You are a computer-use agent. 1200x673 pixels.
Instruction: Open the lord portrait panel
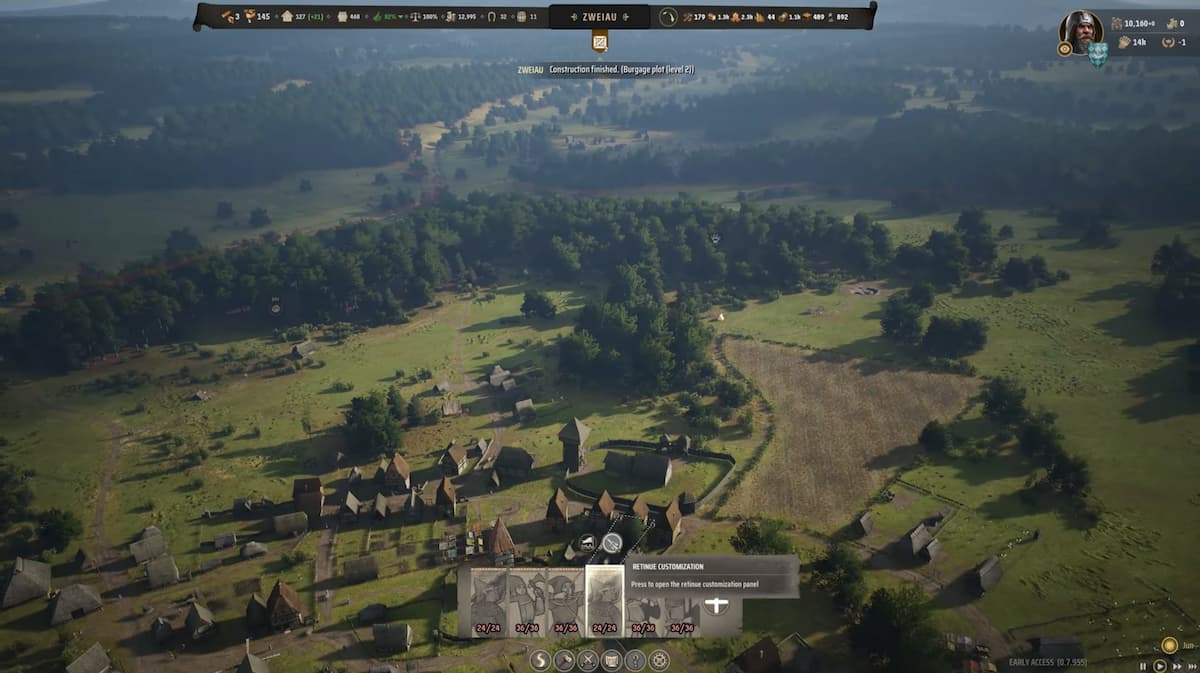point(1080,31)
